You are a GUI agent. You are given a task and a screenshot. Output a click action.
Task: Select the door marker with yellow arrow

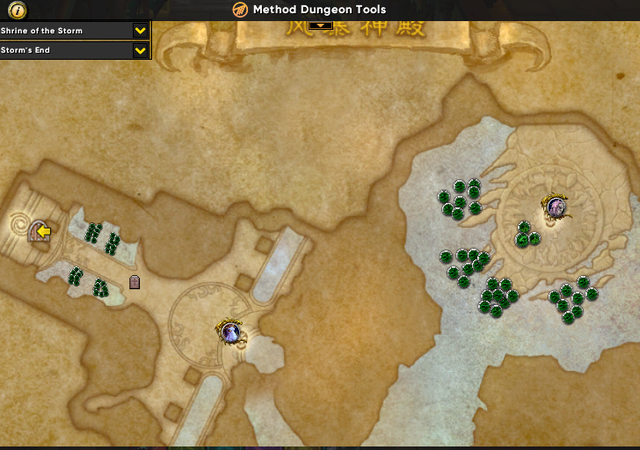coord(41,232)
